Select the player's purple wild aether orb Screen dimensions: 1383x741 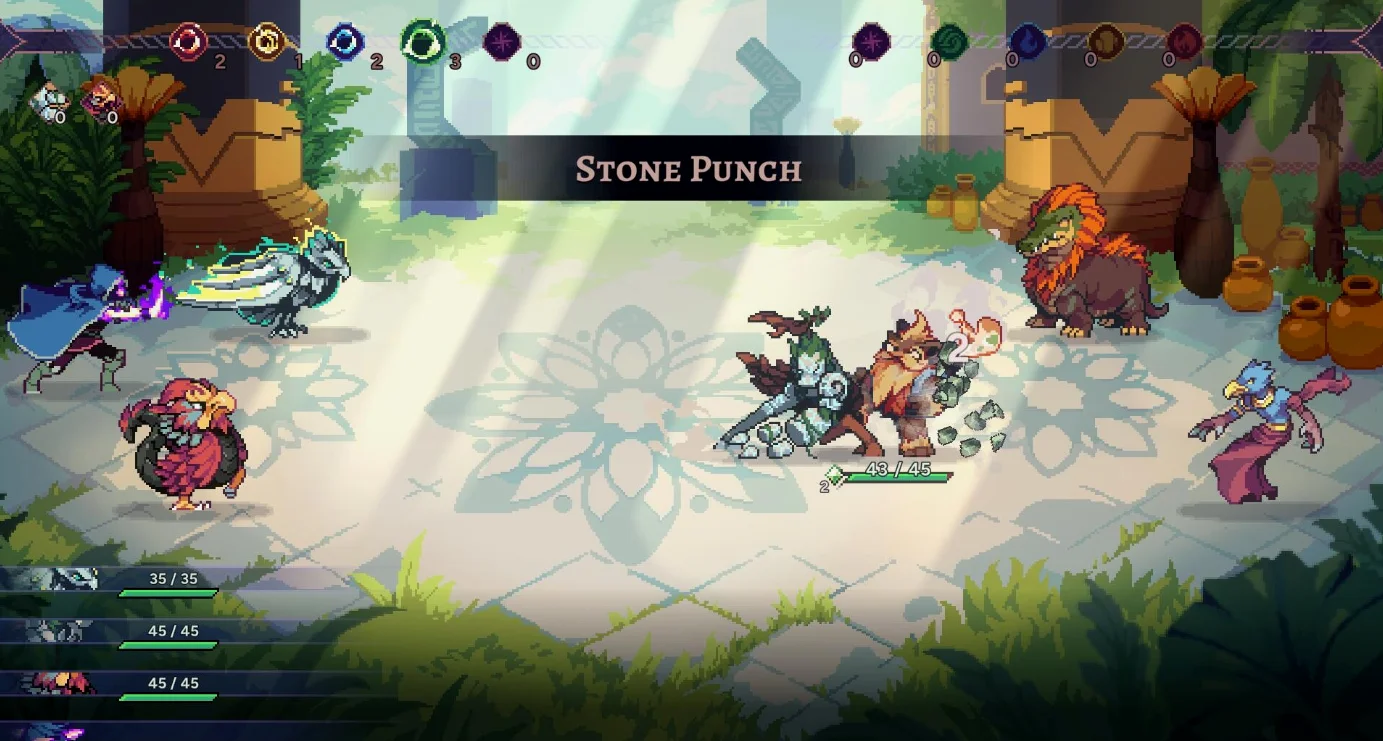tap(502, 43)
